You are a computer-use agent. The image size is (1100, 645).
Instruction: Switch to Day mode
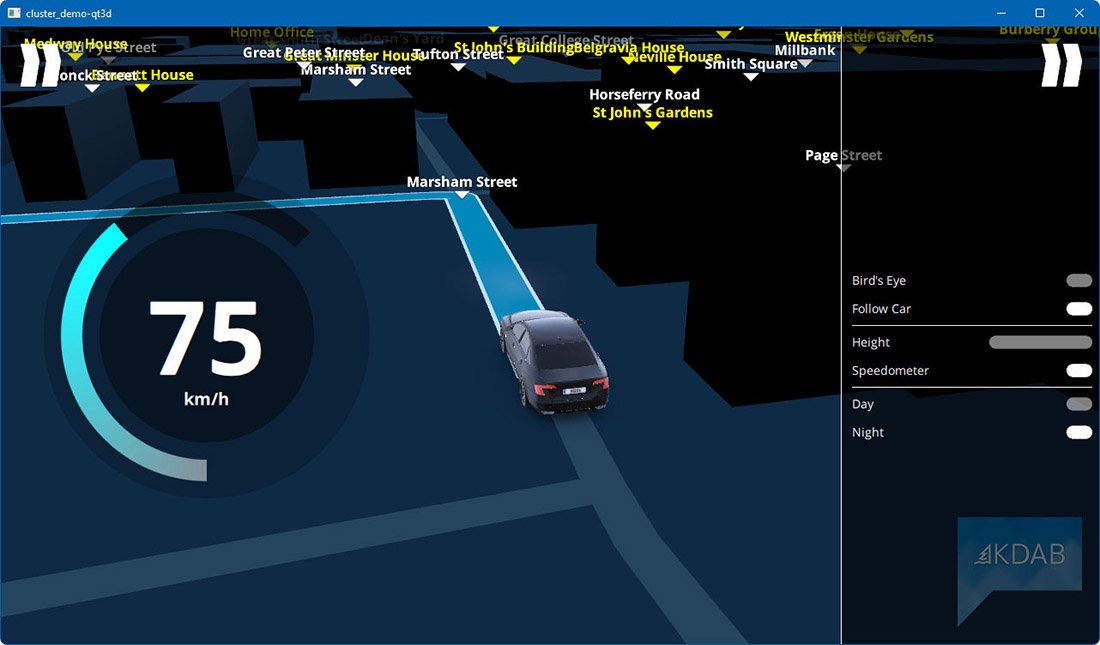pos(1079,404)
